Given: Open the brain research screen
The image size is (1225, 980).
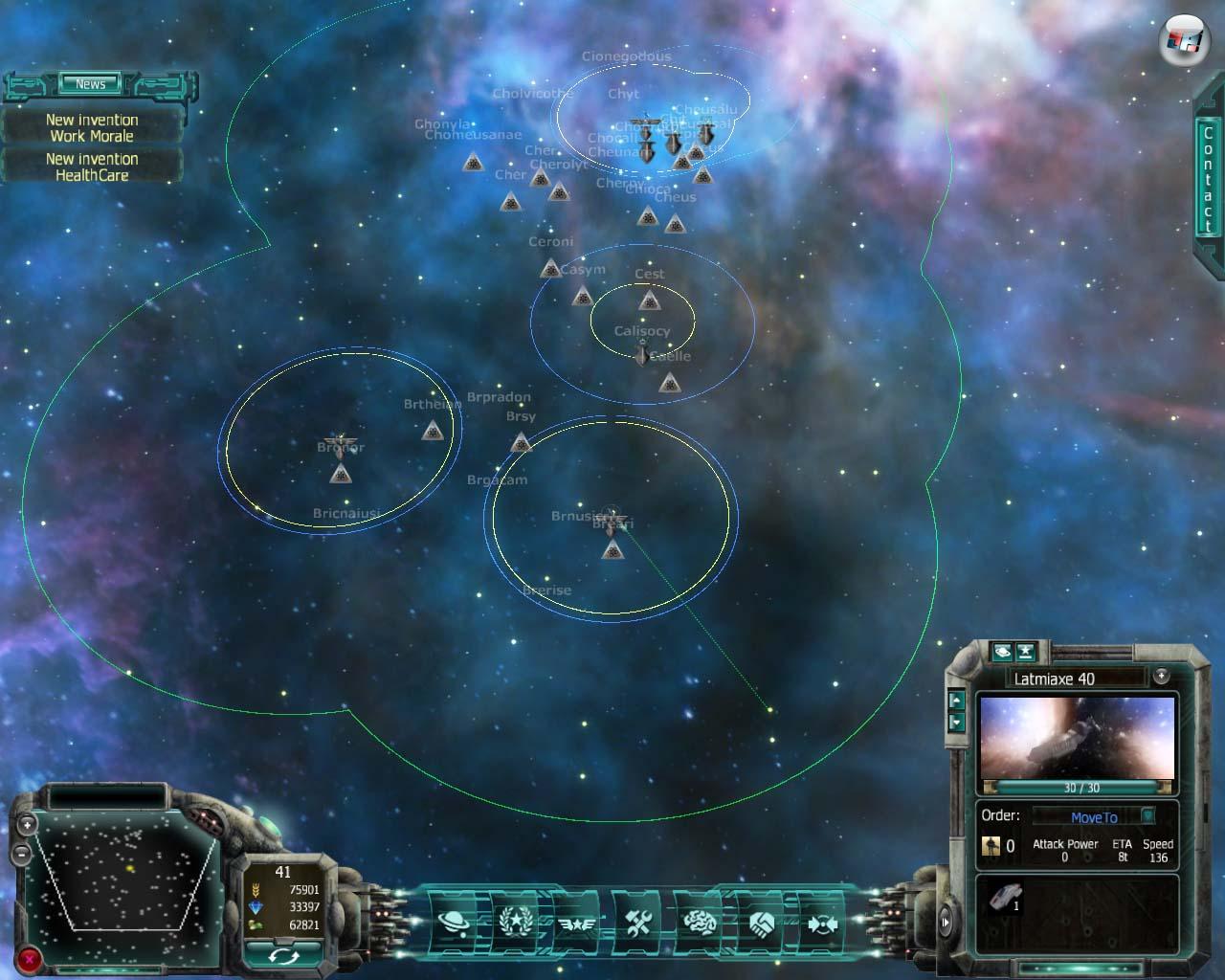Looking at the screenshot, I should (701, 923).
